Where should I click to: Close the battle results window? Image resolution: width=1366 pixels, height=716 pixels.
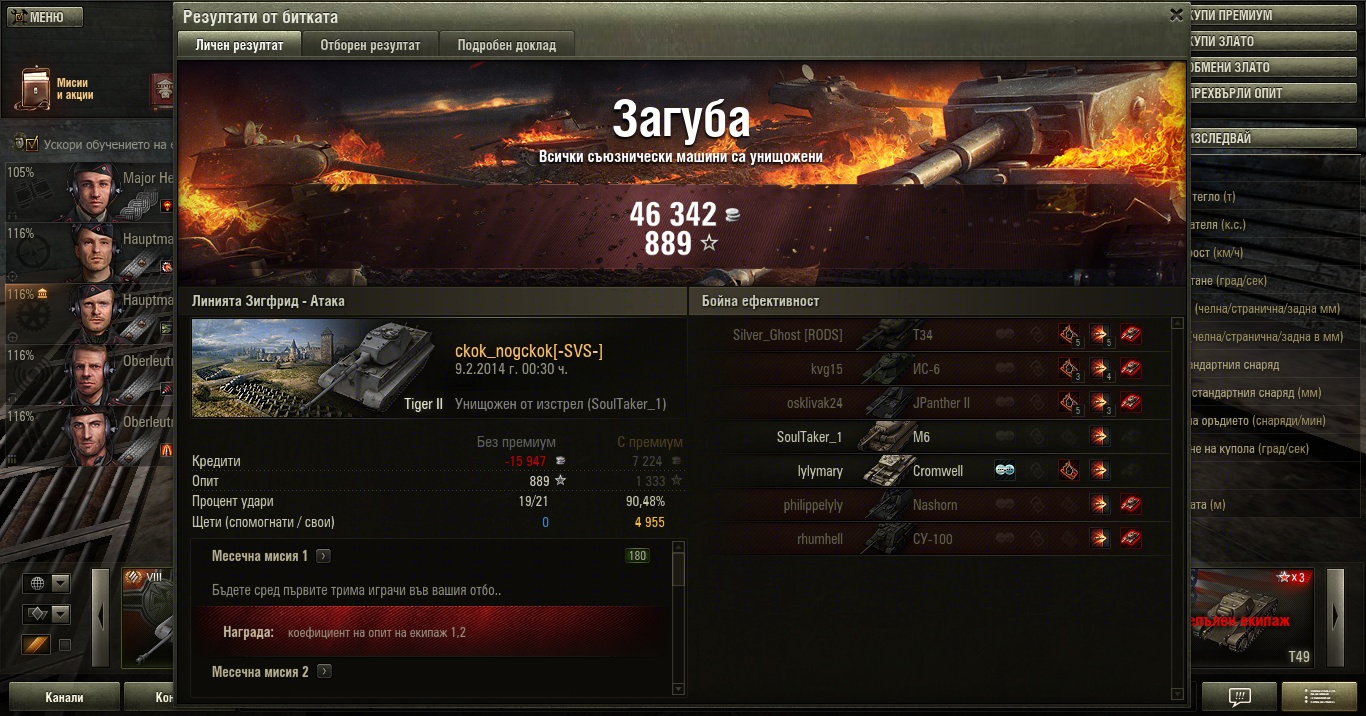pos(1176,15)
